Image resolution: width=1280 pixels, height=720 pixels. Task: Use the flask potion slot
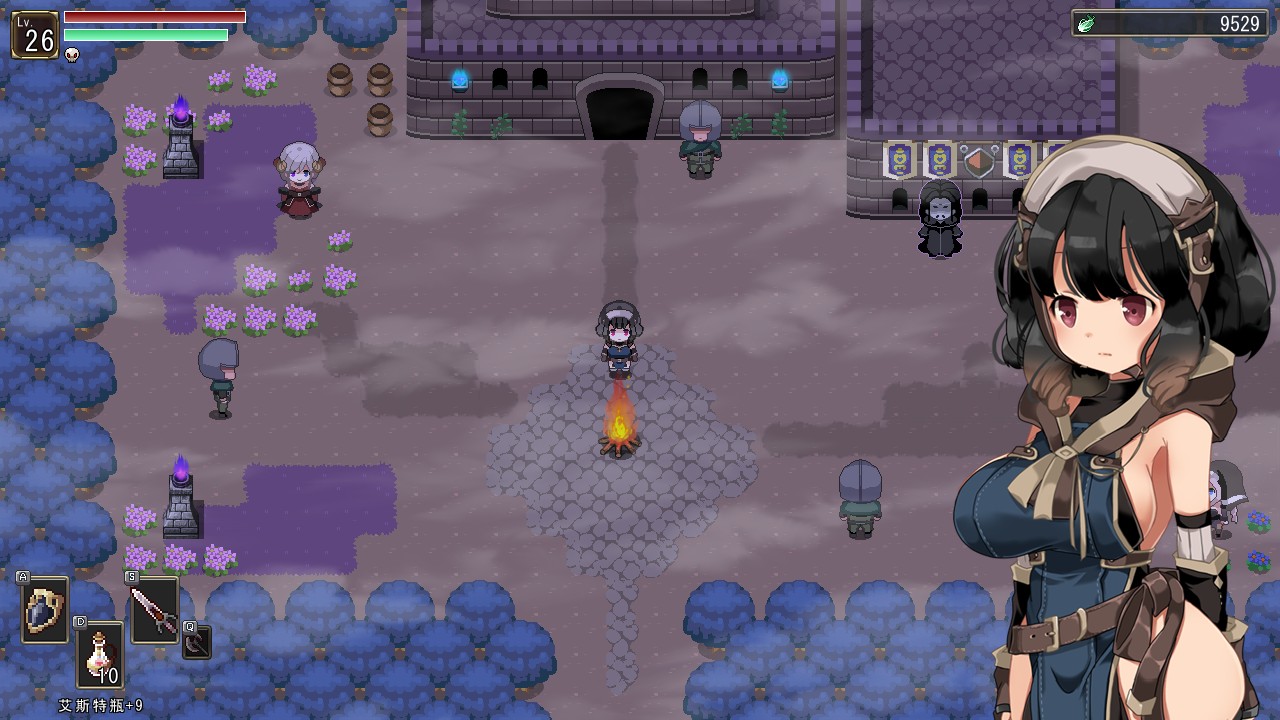coord(100,654)
